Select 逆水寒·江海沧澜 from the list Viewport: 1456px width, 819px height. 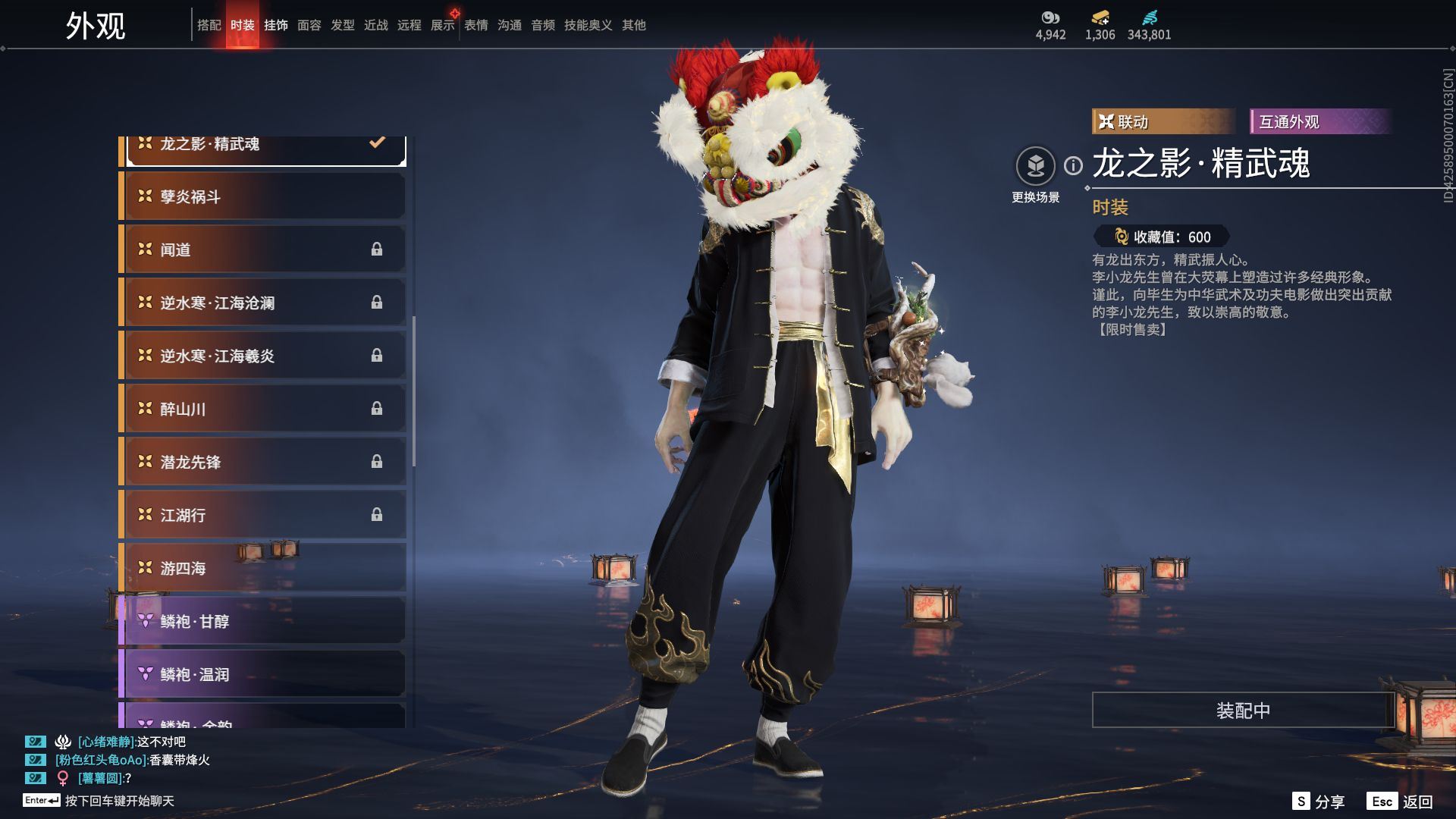[264, 303]
